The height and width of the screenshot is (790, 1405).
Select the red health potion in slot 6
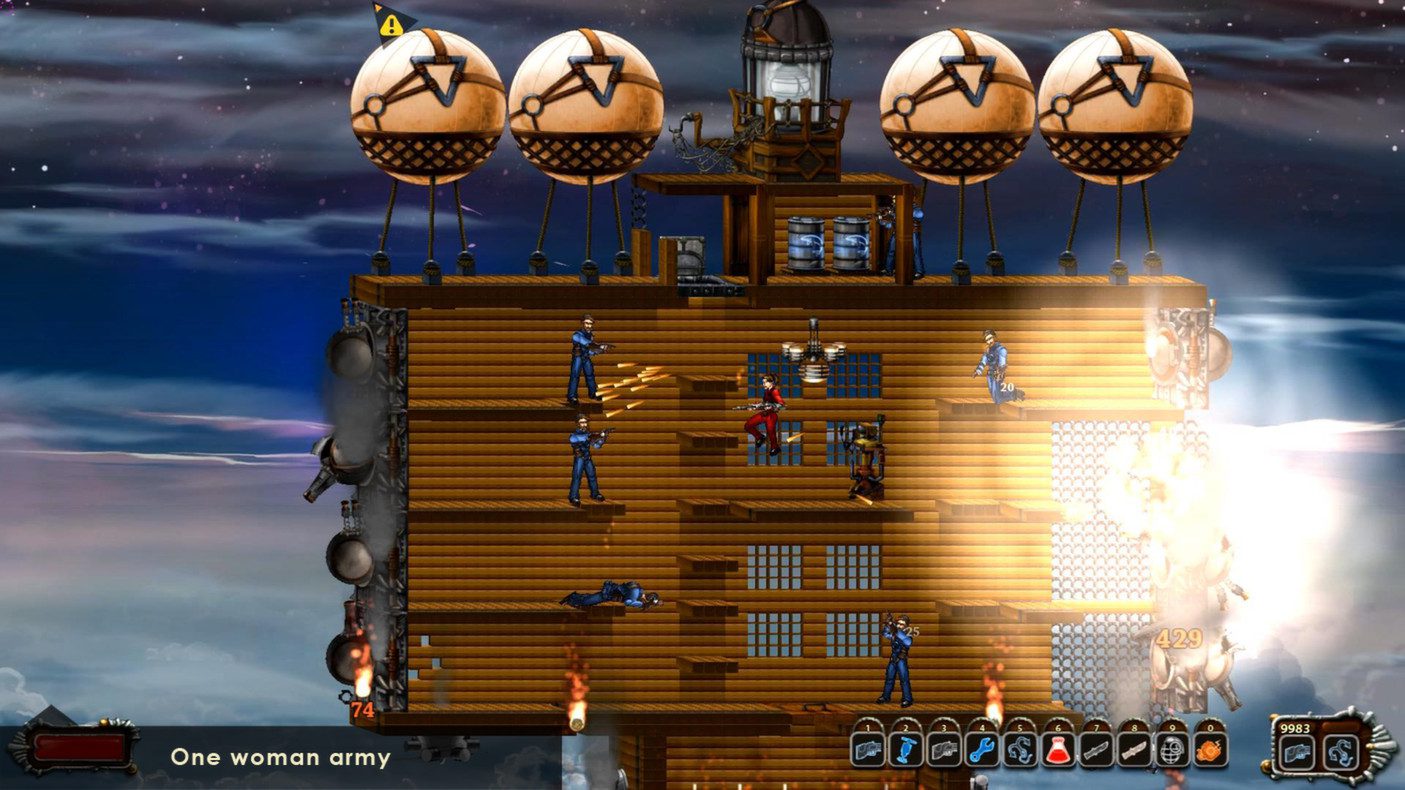1057,748
